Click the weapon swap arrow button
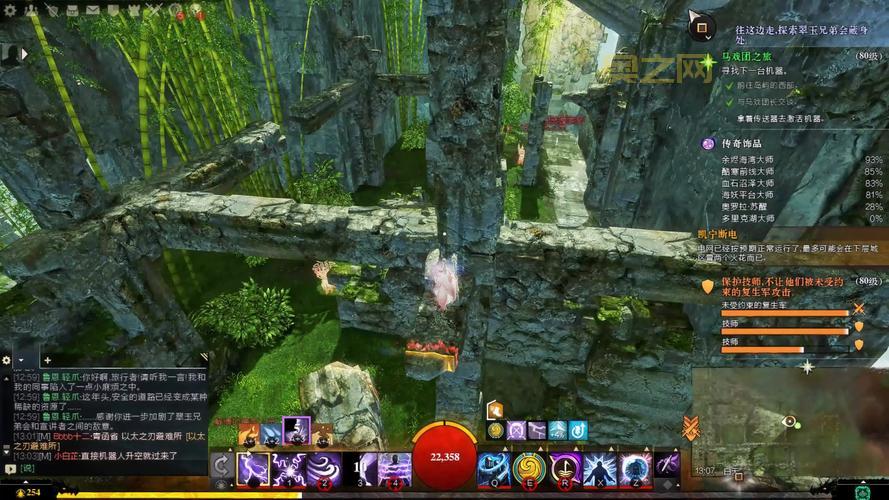Screen dimensions: 889x500 click(x=222, y=467)
